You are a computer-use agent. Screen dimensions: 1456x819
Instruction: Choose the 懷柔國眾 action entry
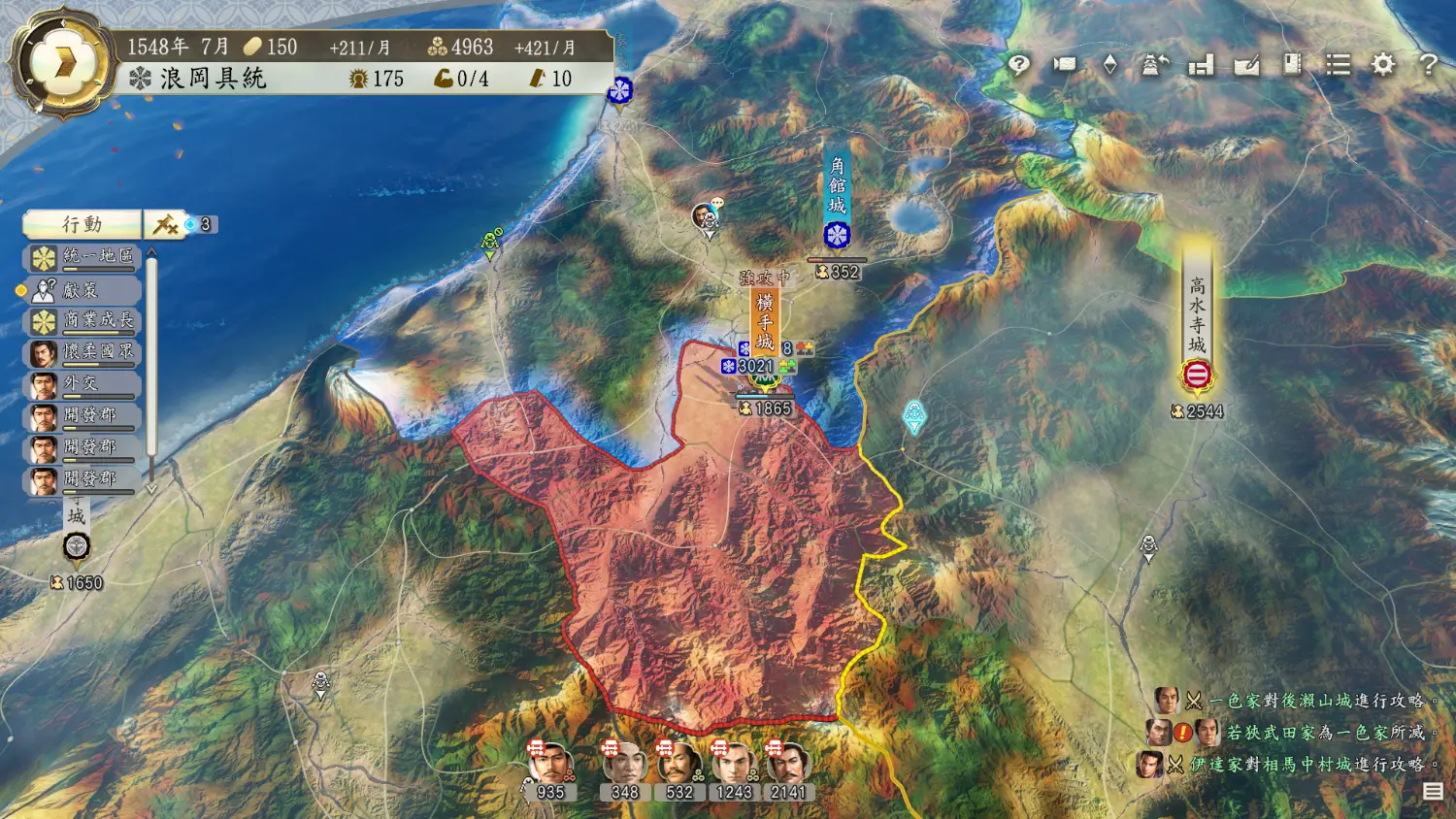84,352
